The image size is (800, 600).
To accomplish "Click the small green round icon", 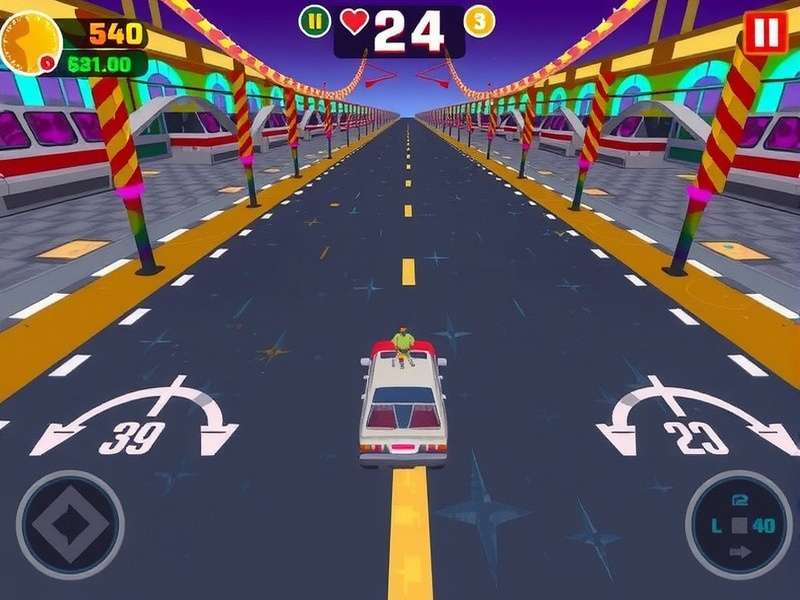I will pos(315,20).
